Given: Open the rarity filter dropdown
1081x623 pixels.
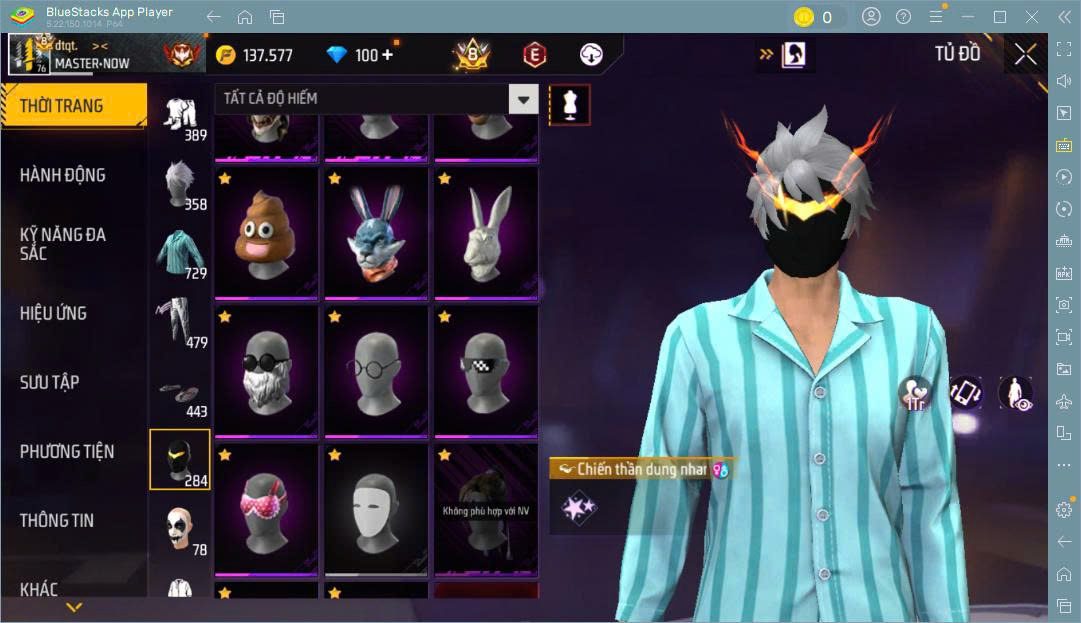Looking at the screenshot, I should pyautogui.click(x=523, y=98).
